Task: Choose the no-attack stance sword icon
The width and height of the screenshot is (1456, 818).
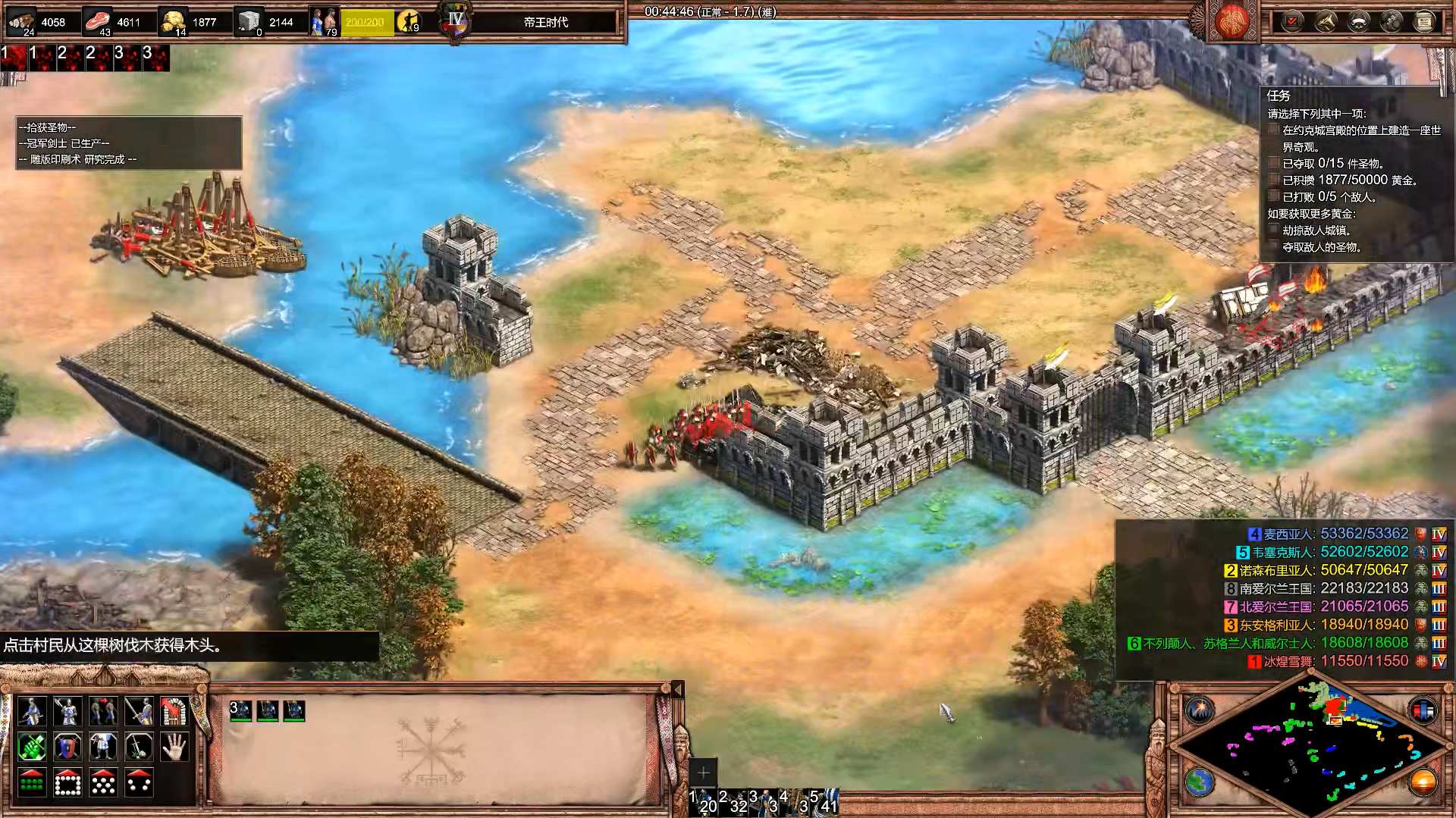Action: (x=139, y=747)
